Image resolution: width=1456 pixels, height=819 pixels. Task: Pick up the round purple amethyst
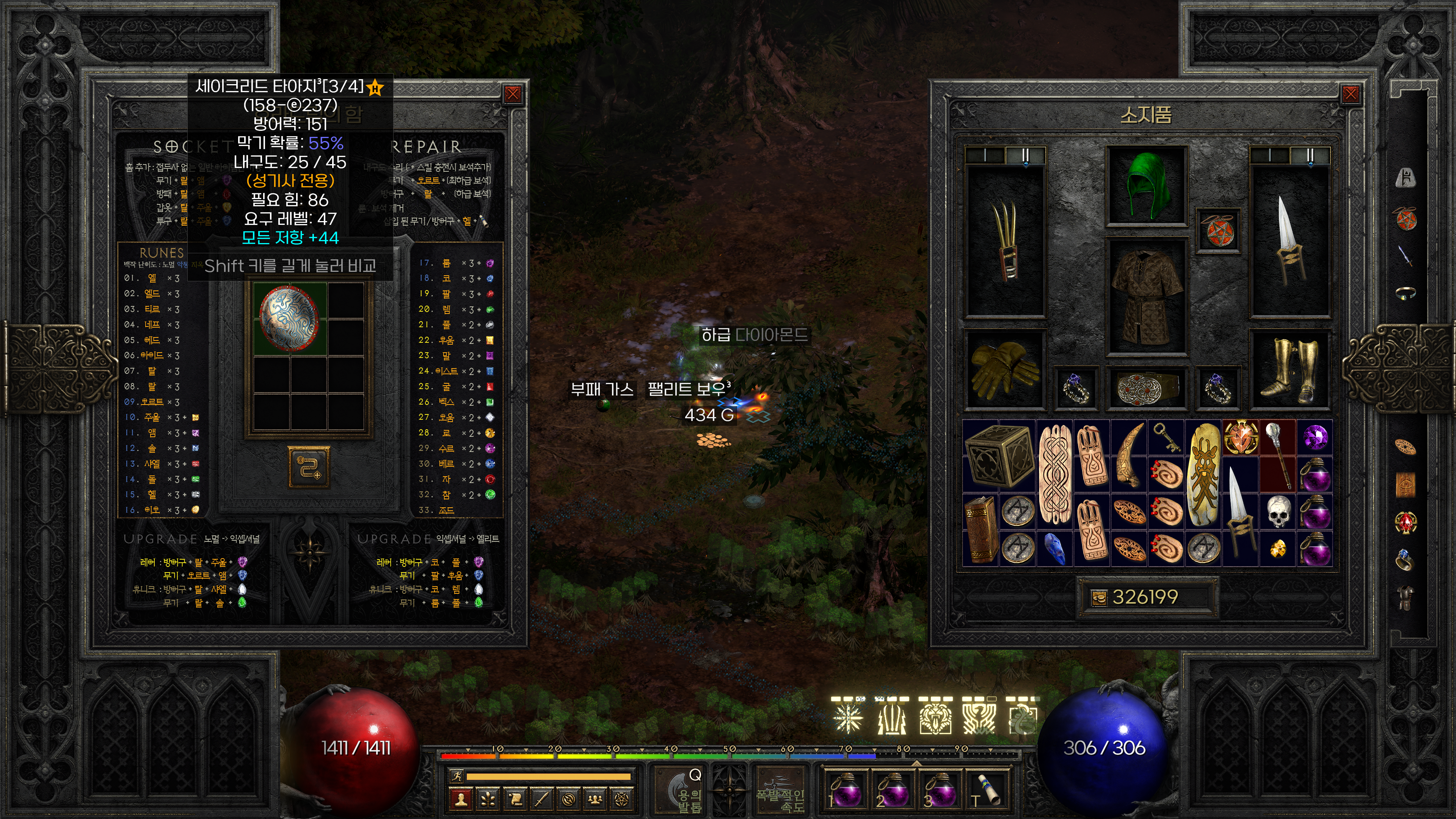click(x=1315, y=438)
